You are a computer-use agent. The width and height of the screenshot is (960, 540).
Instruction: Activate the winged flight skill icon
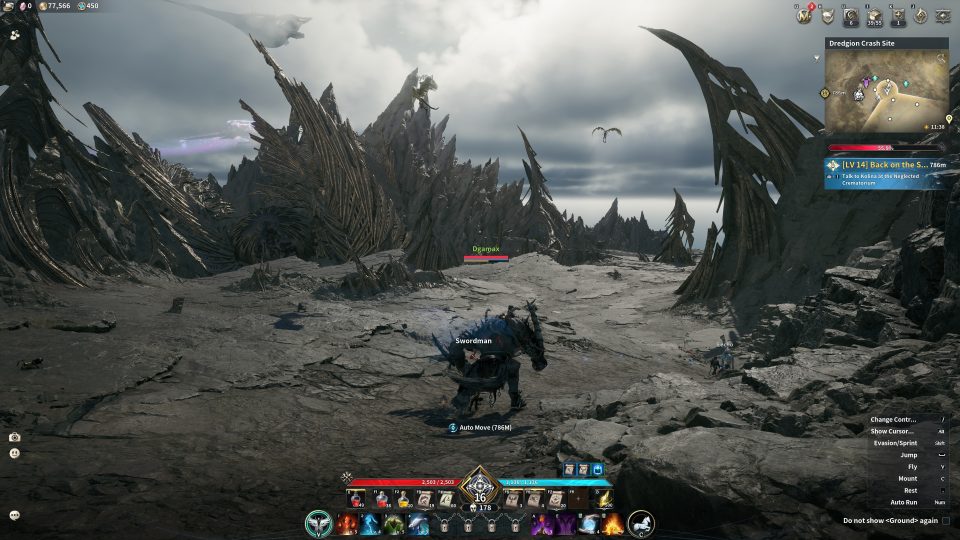point(320,522)
